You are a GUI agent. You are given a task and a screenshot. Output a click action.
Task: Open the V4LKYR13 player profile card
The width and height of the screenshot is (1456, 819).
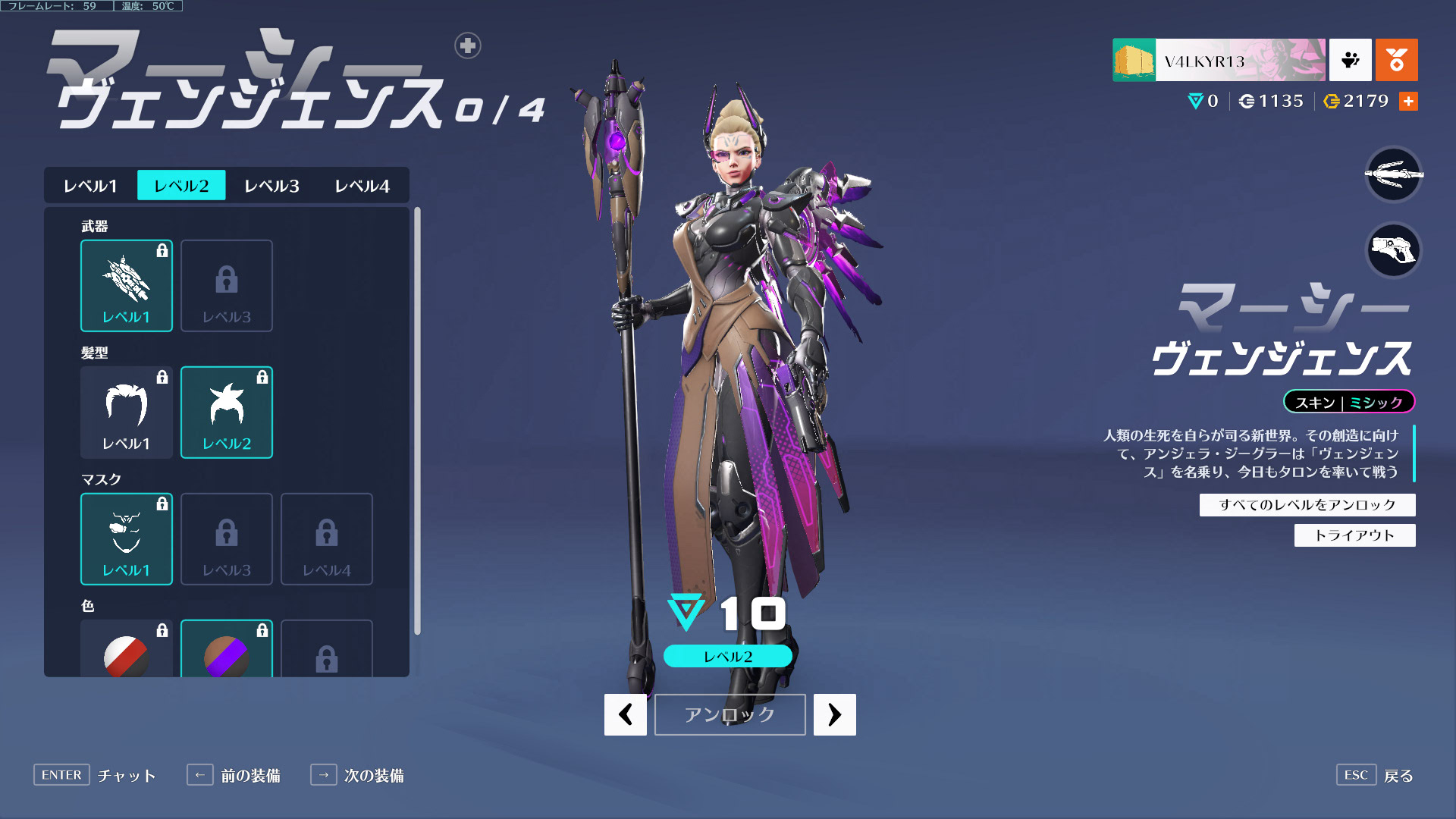pyautogui.click(x=1219, y=60)
